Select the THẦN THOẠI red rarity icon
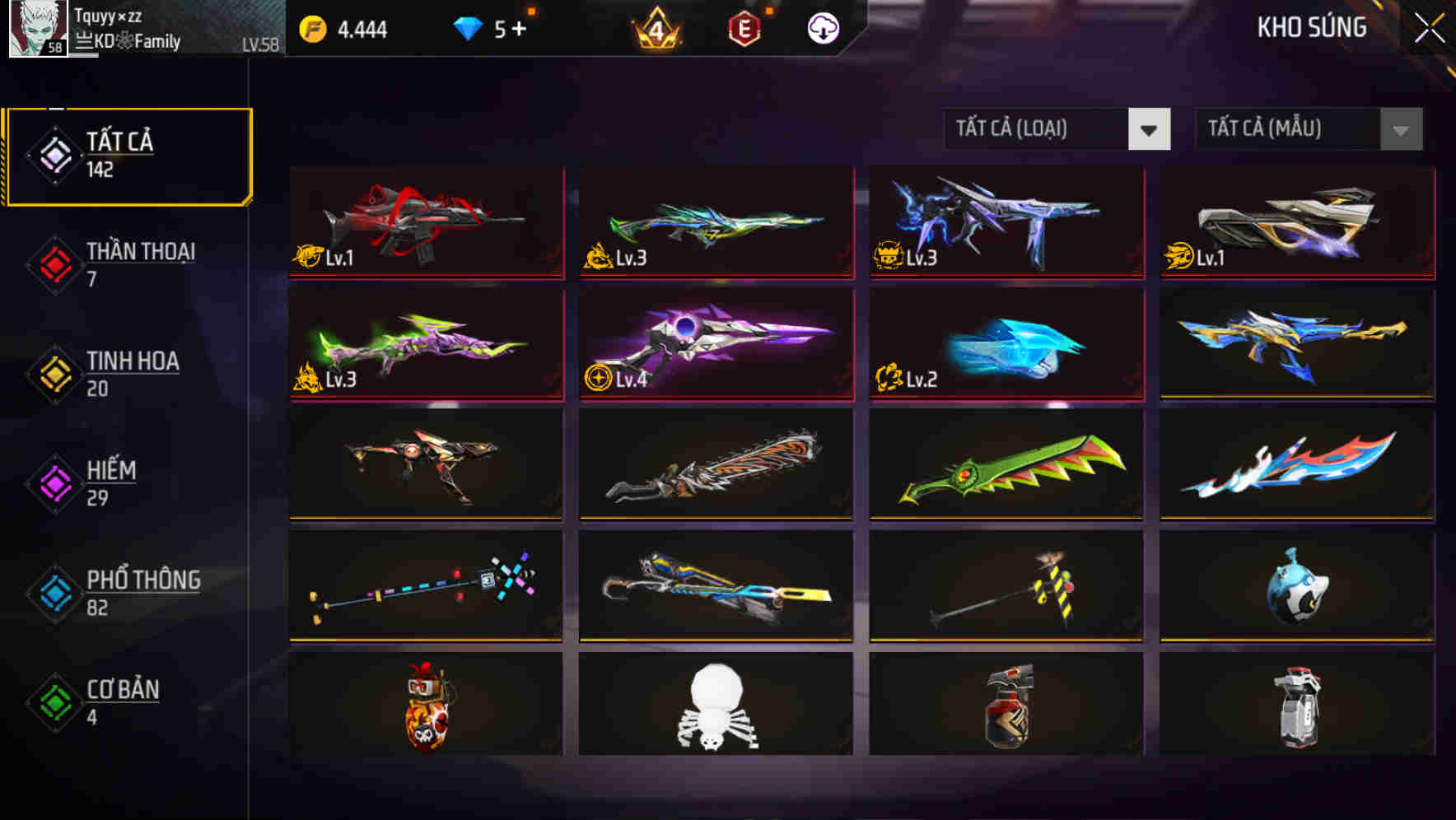 click(53, 264)
